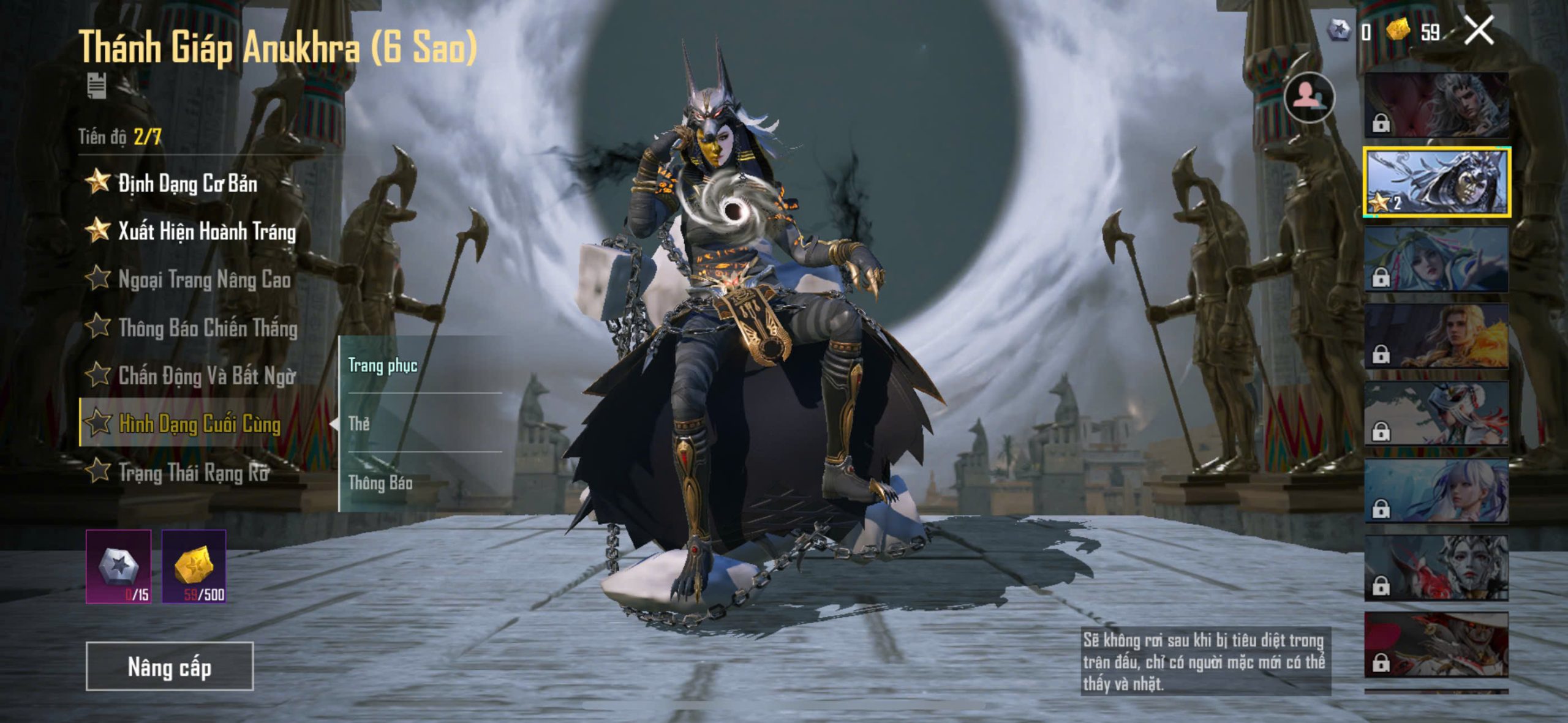Image resolution: width=1568 pixels, height=723 pixels.
Task: Pick the locked teal-haired outfit thumbnail
Action: click(1436, 259)
